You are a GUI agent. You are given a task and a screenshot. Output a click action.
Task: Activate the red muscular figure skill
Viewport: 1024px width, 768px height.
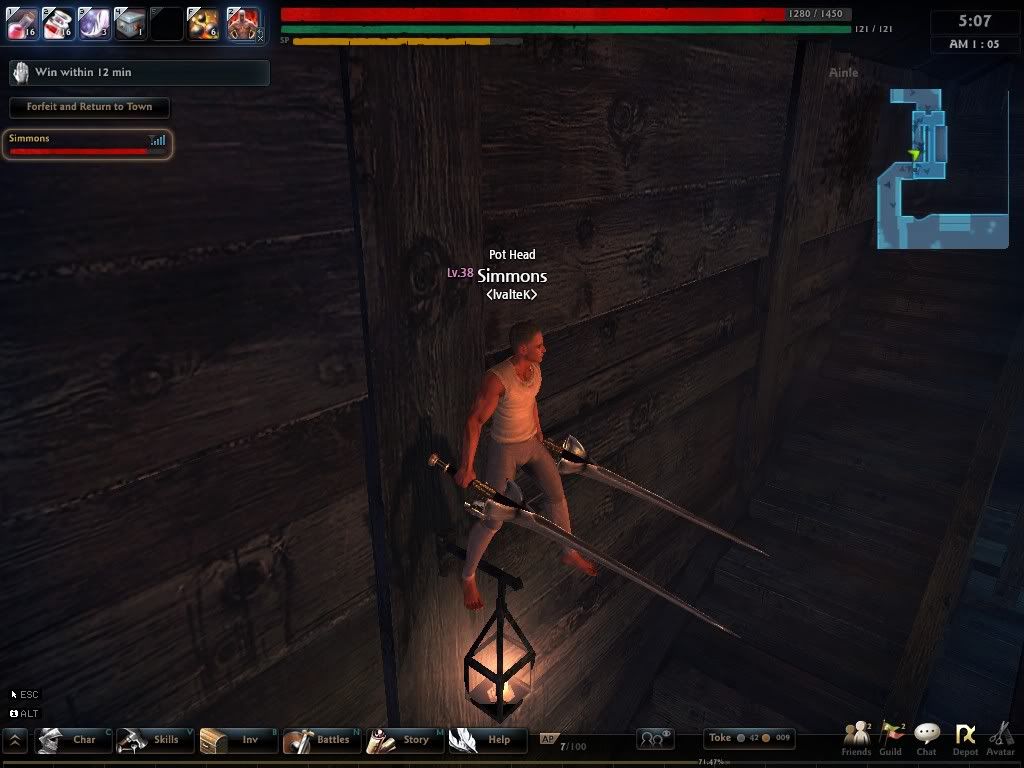[242, 23]
